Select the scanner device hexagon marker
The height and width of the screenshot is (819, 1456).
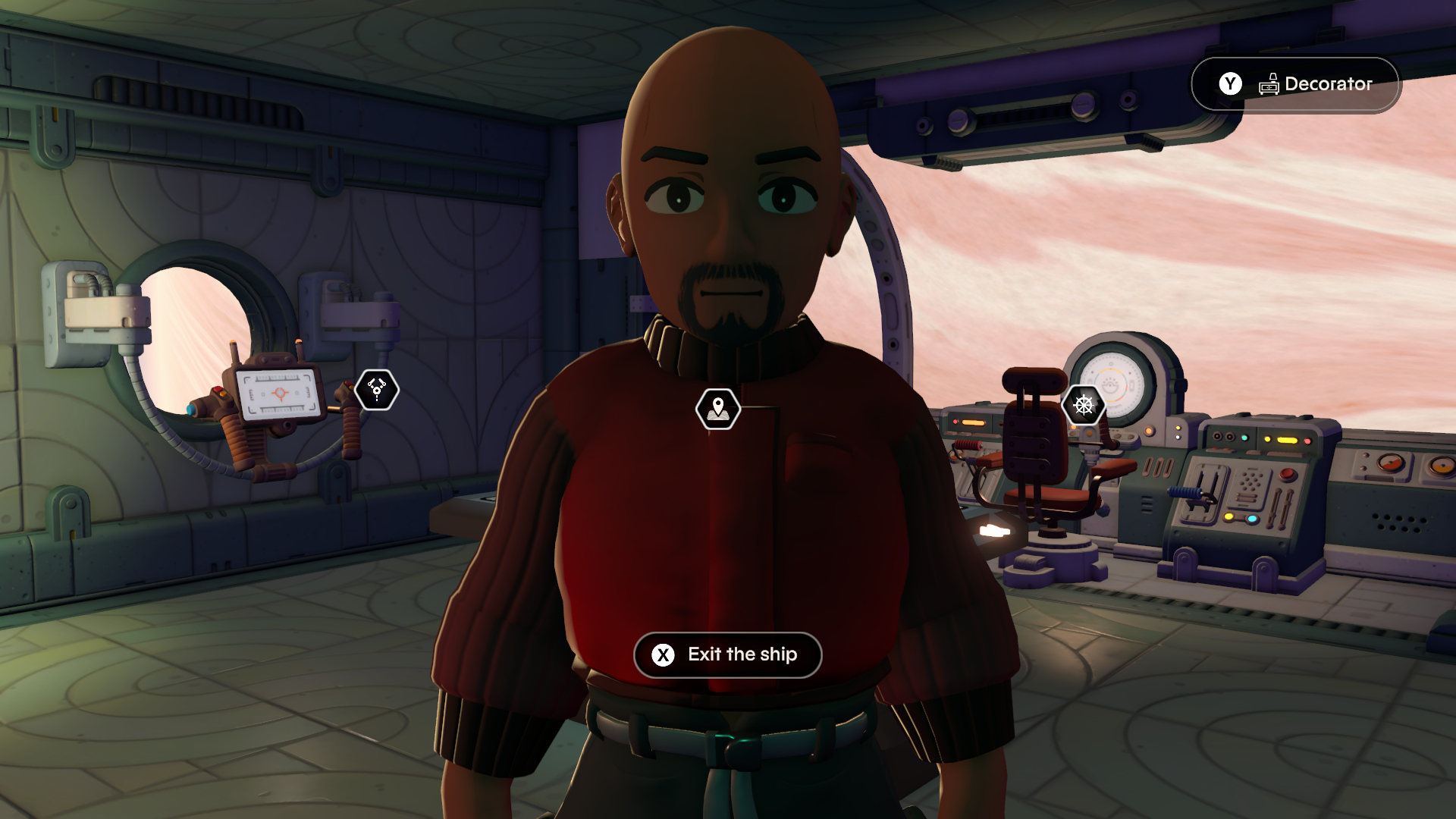click(377, 390)
